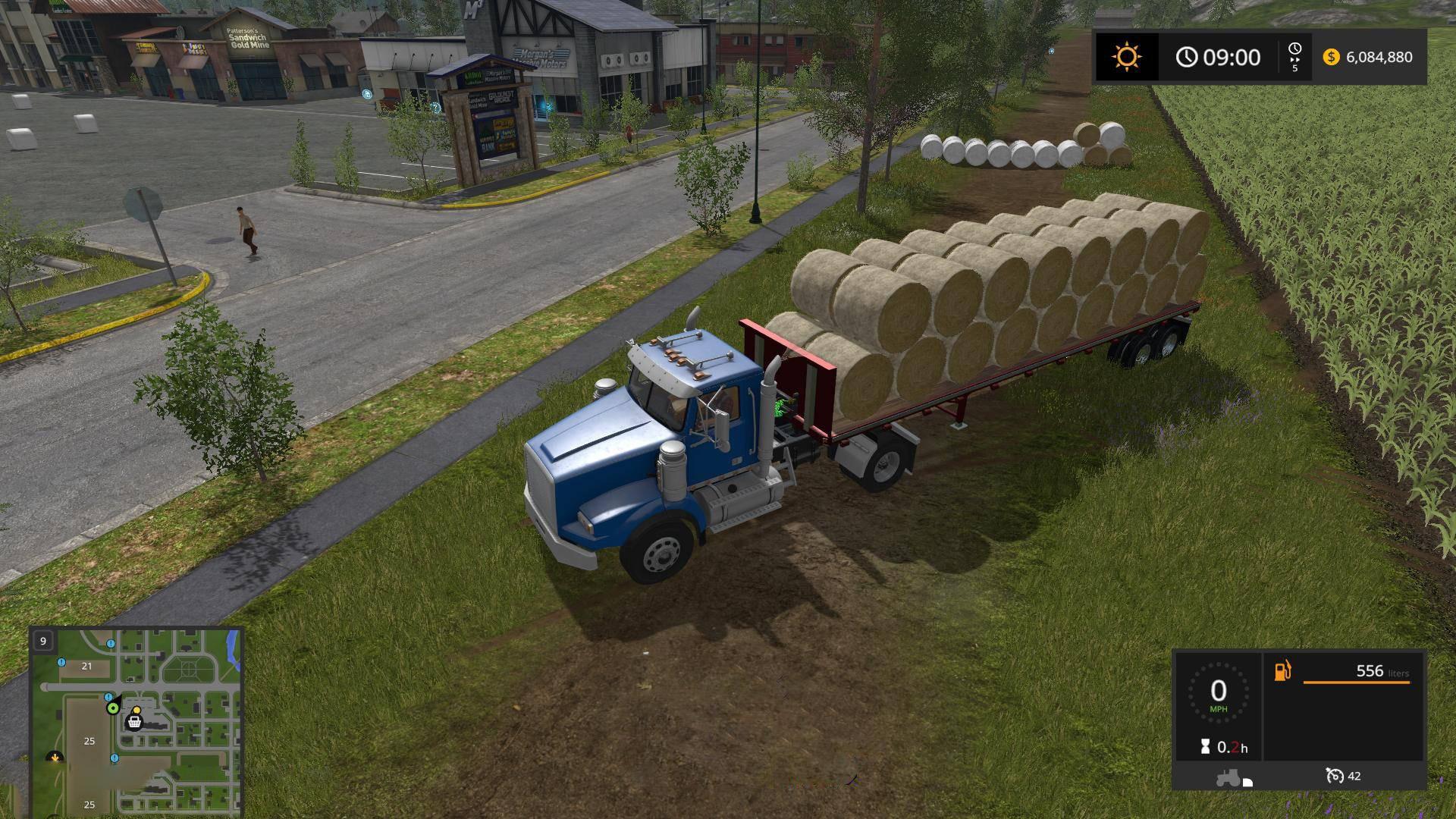Open the minimap in the corner
The height and width of the screenshot is (819, 1456).
136,721
